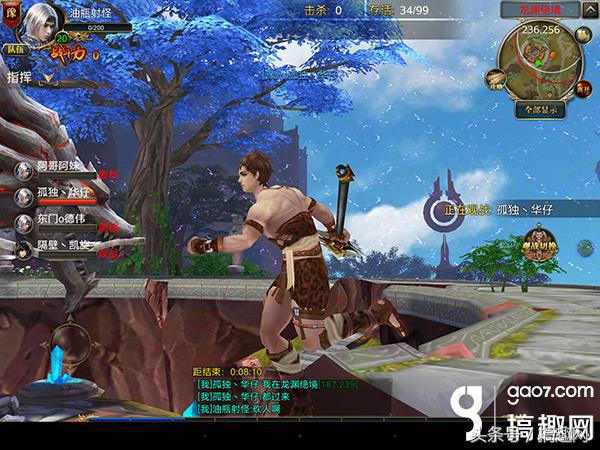Open the 队伍 team tab
600x450 pixels.
coord(15,48)
